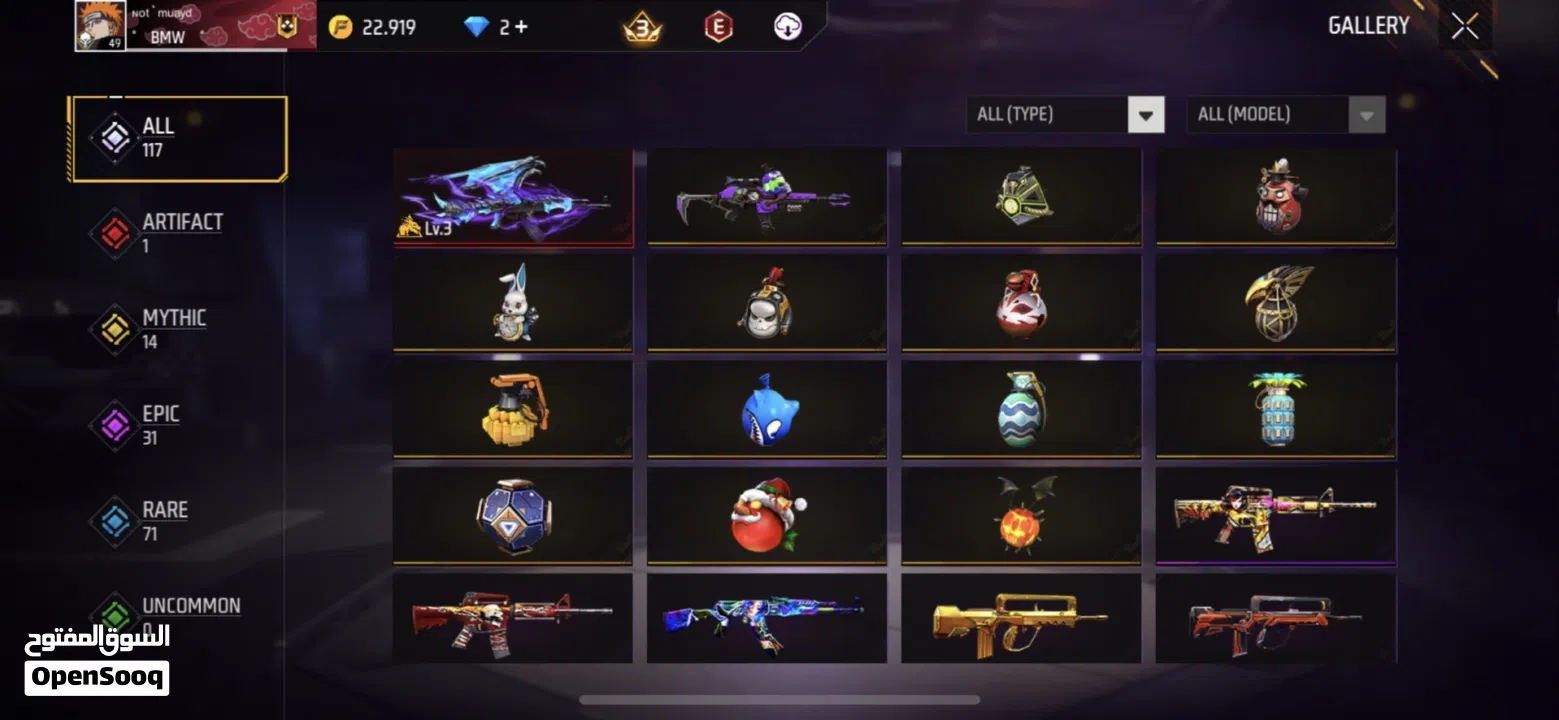
Task: Click the green UNCOMMON rarity diamond icon
Action: (x=113, y=615)
